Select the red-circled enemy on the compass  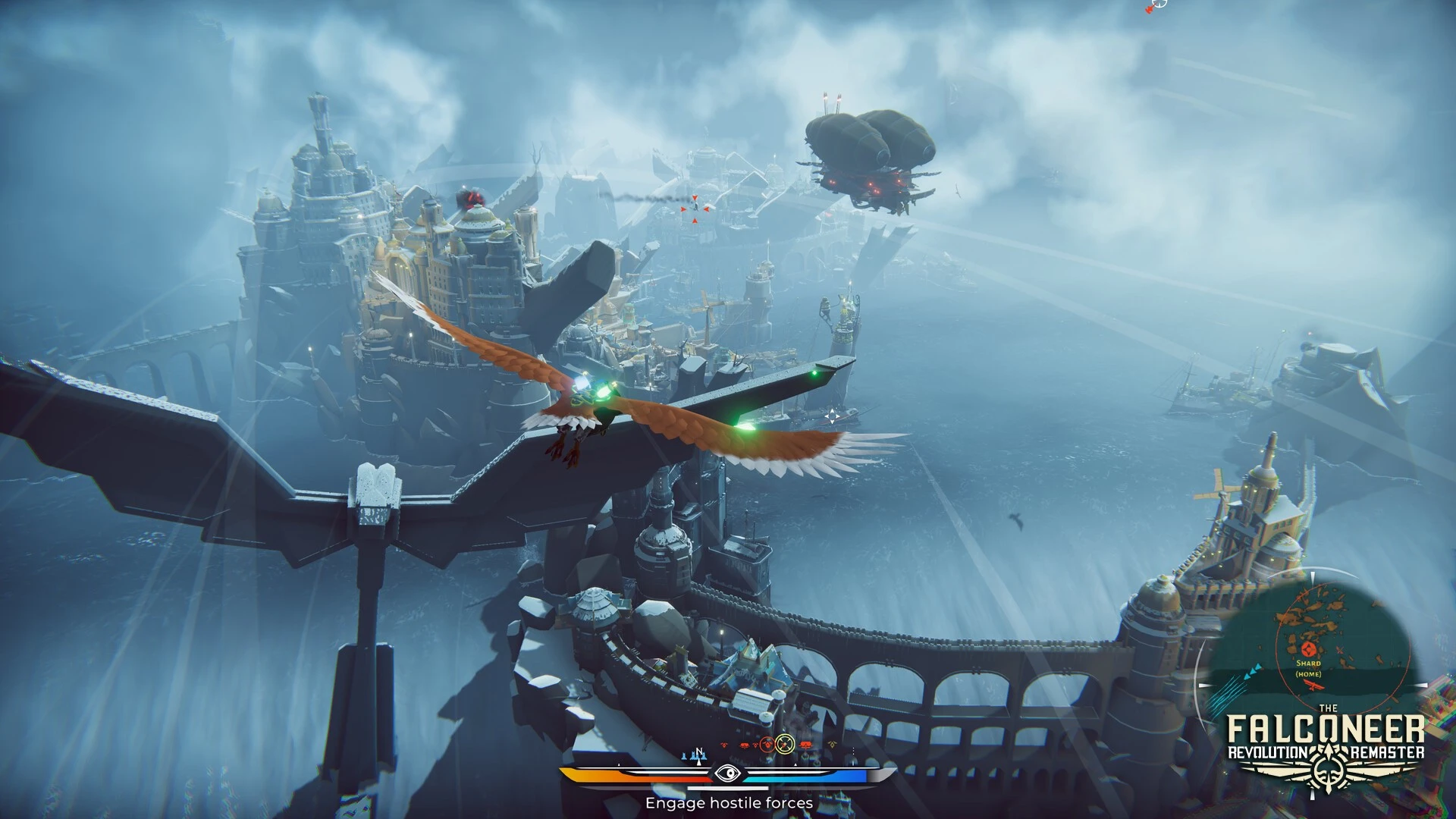pyautogui.click(x=767, y=745)
